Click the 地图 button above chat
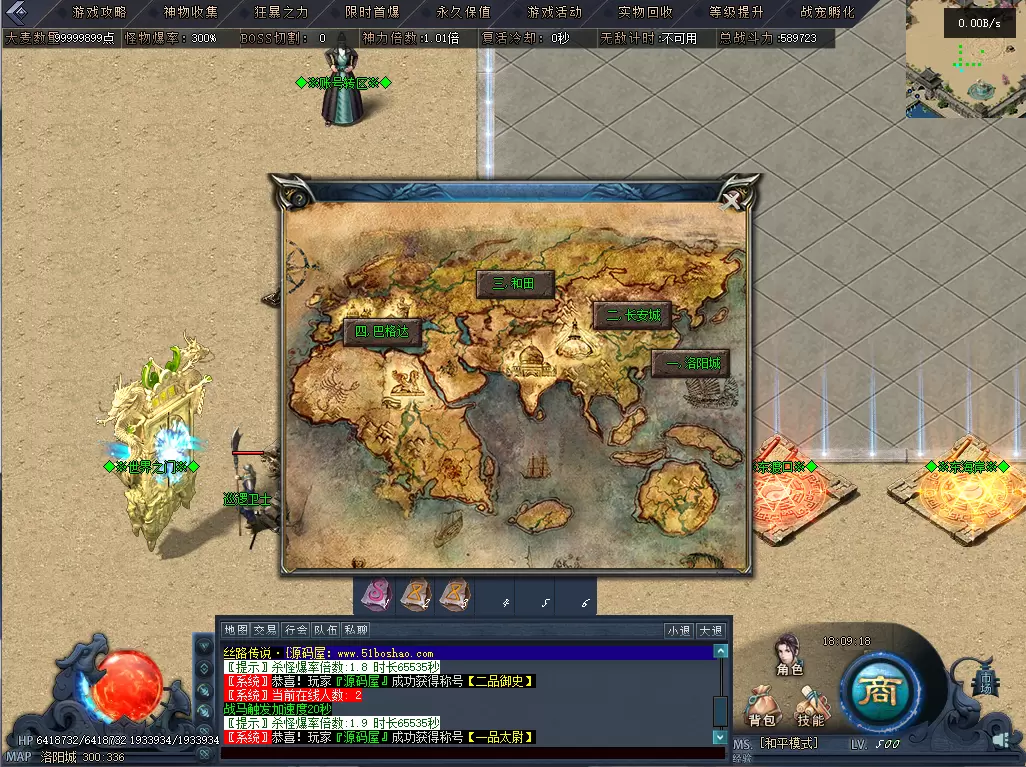 pos(236,630)
